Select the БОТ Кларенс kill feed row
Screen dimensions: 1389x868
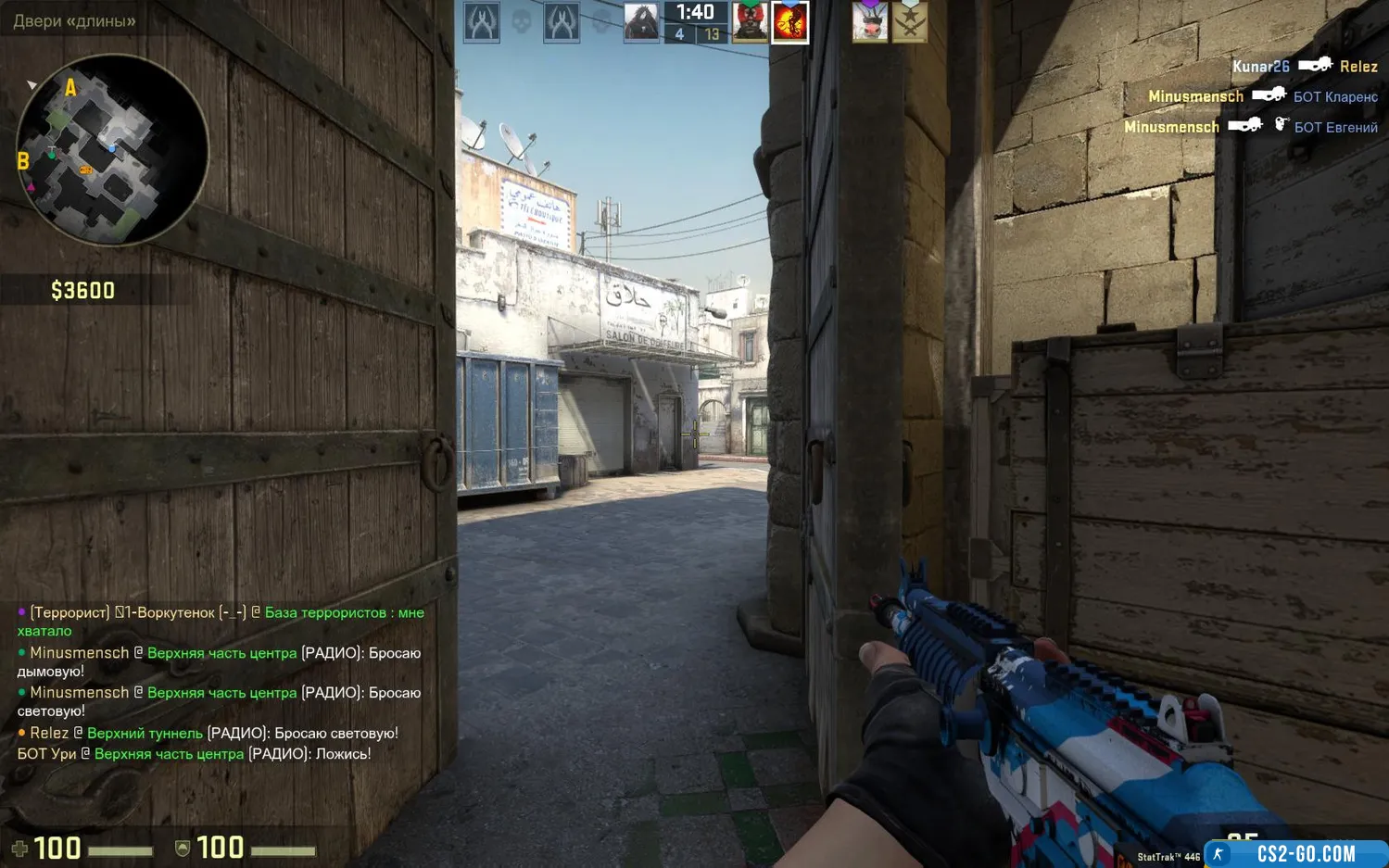1262,96
